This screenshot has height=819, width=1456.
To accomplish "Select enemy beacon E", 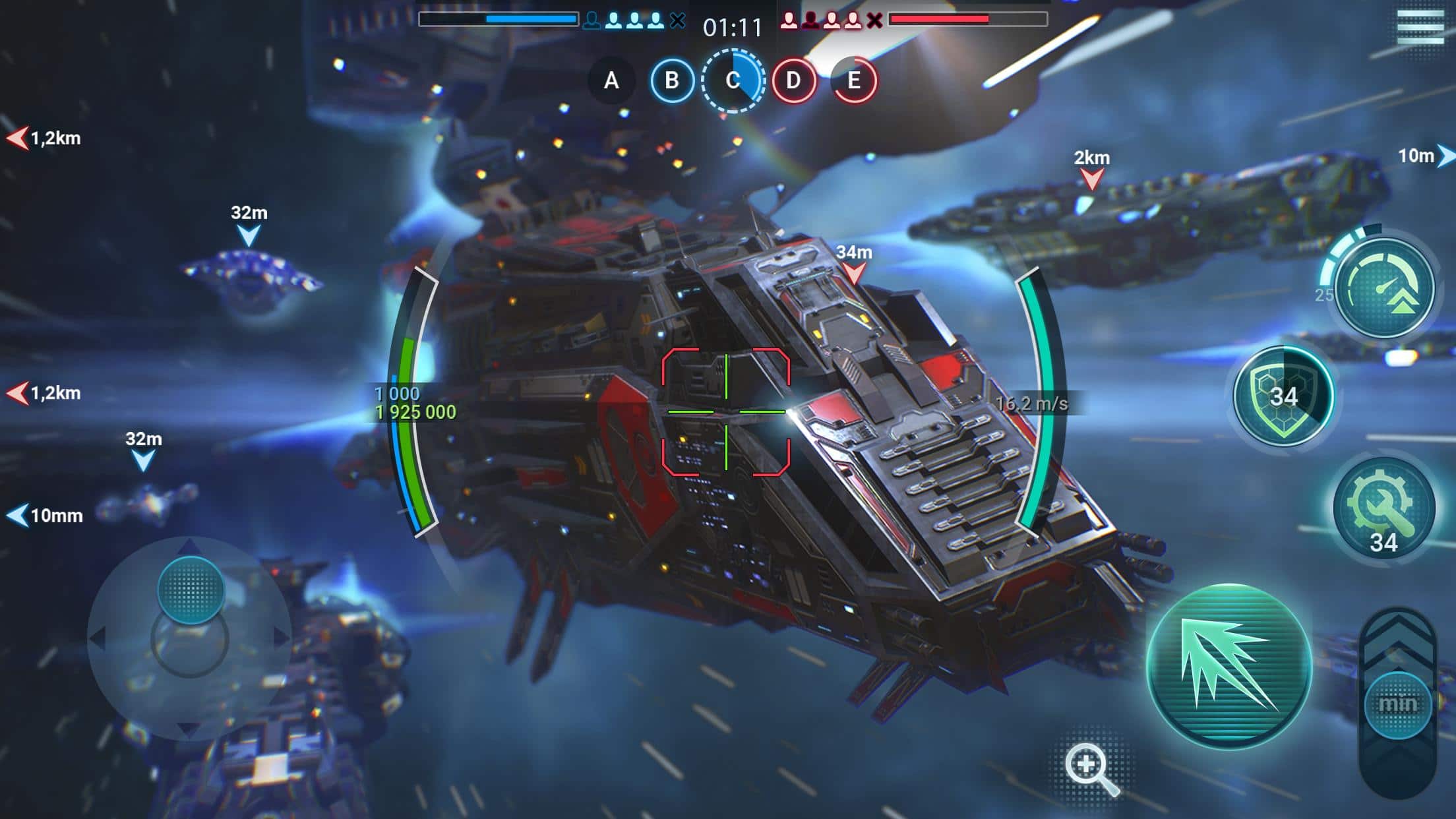I will 853,82.
